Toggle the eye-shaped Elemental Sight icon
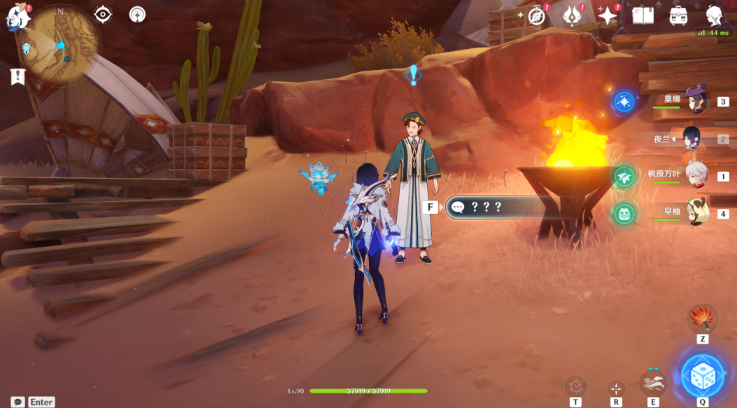The image size is (737, 408). tap(103, 14)
